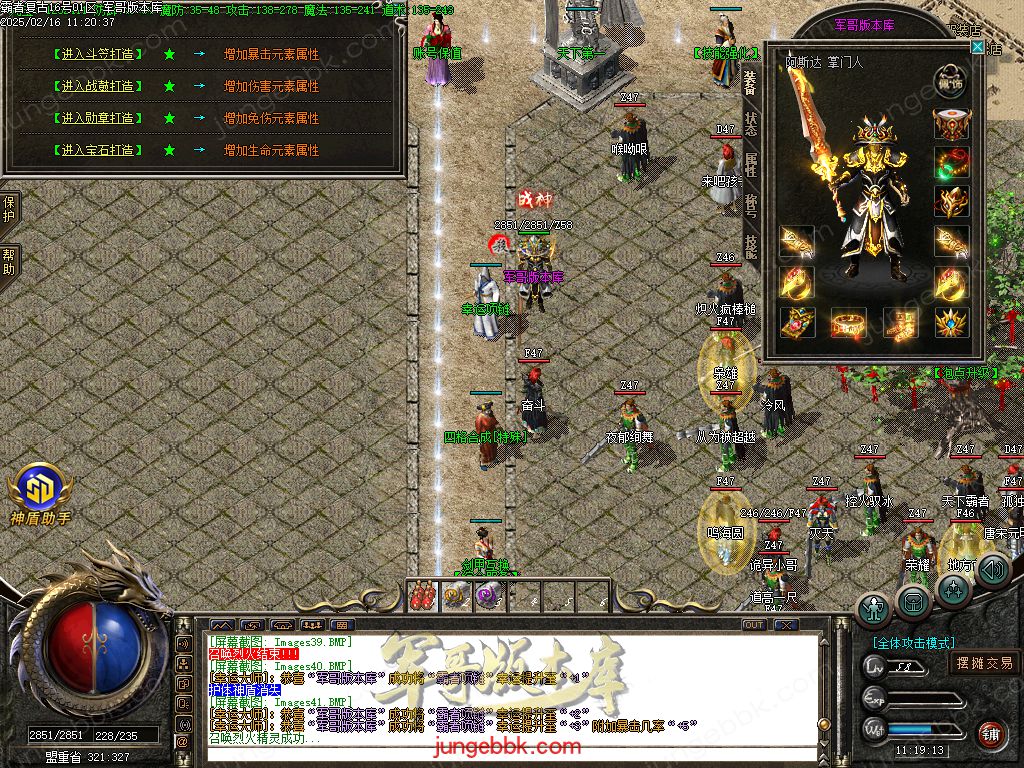Open the 摆摊交易 stall trading button
The image size is (1024, 768).
(x=984, y=663)
